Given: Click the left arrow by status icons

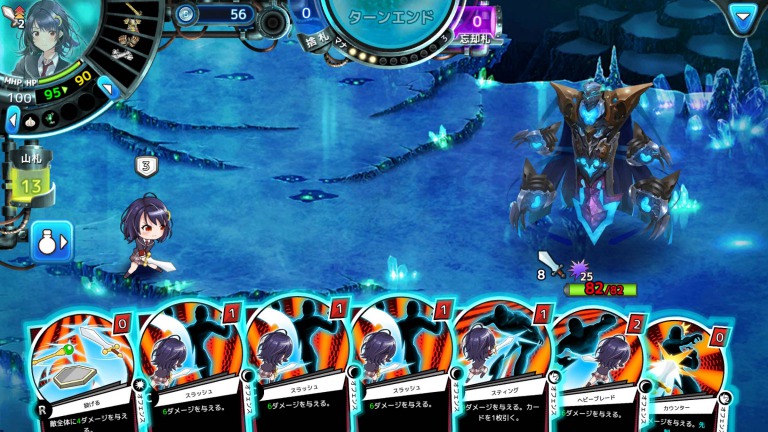Looking at the screenshot, I should click(12, 119).
